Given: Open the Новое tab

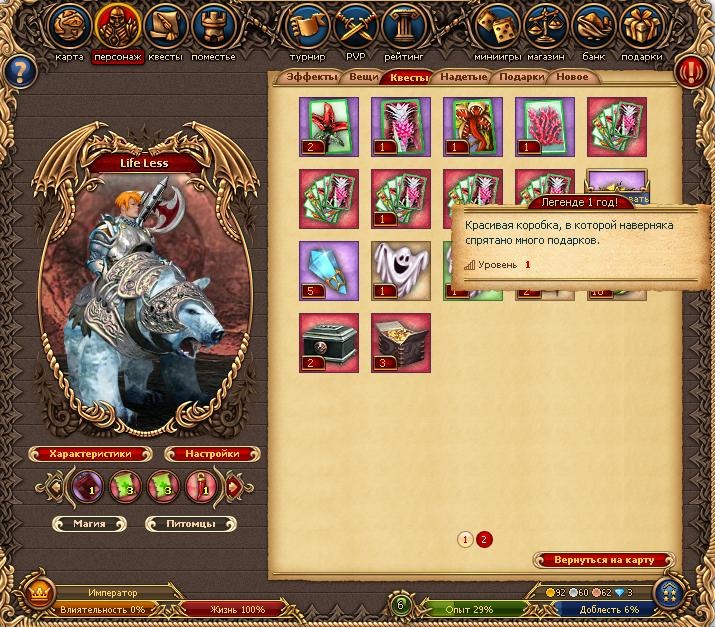Looking at the screenshot, I should (572, 77).
